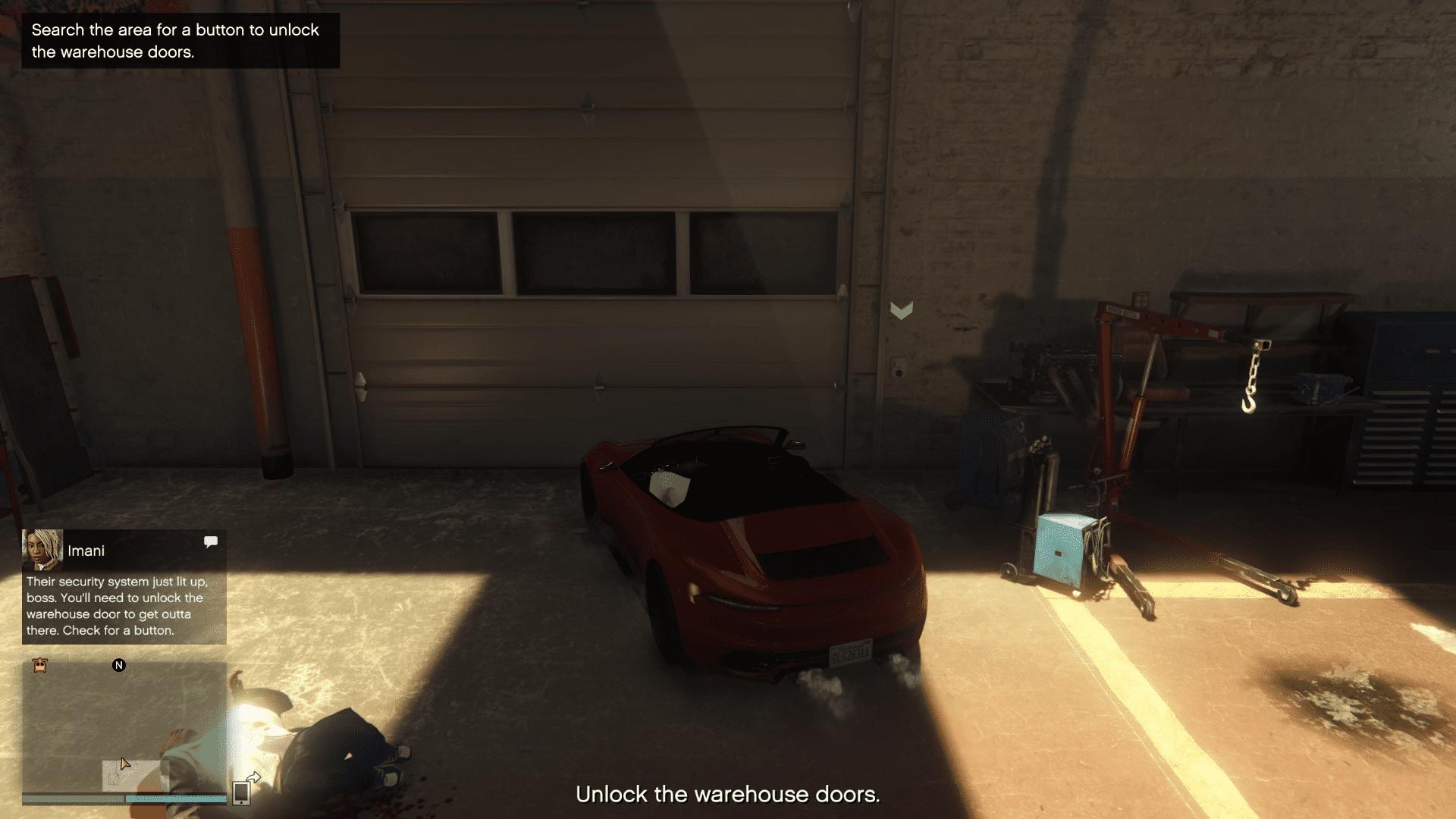Click the chat bubble icon on Imani's message
The height and width of the screenshot is (819, 1456).
[211, 541]
